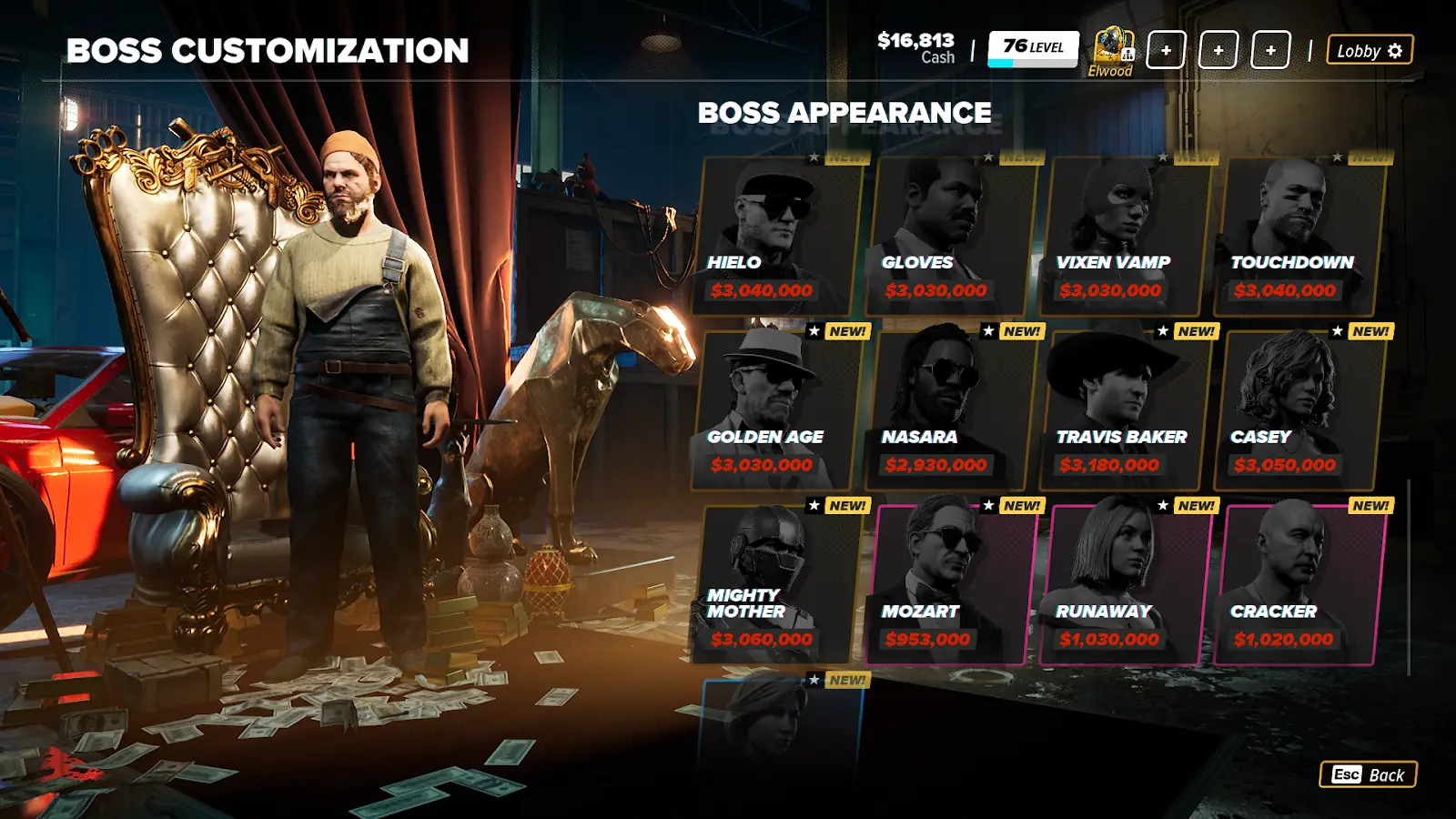Go back with the Back button
The image size is (1456, 819).
click(1368, 774)
